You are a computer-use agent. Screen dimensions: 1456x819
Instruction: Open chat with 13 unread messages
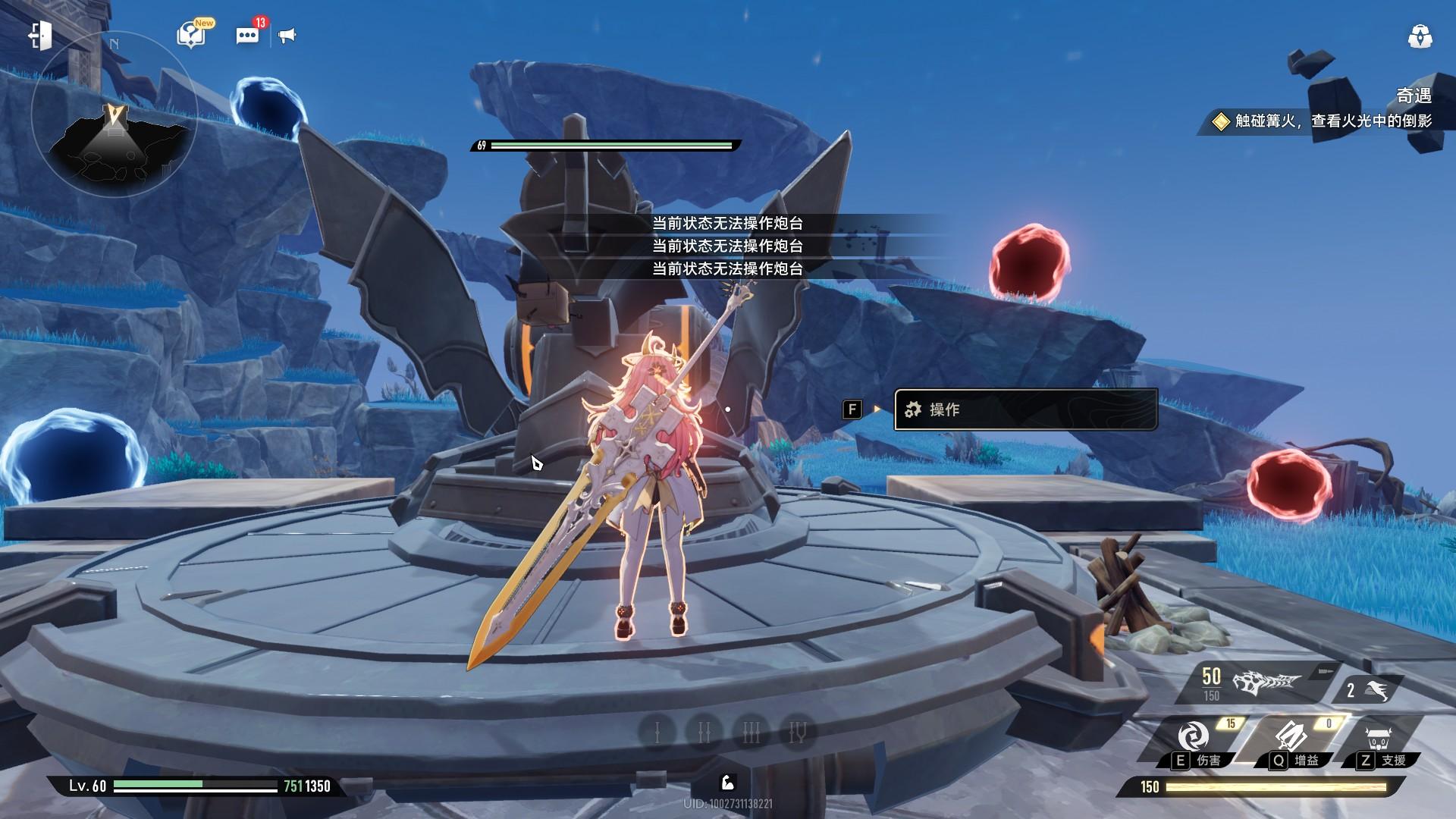(247, 35)
